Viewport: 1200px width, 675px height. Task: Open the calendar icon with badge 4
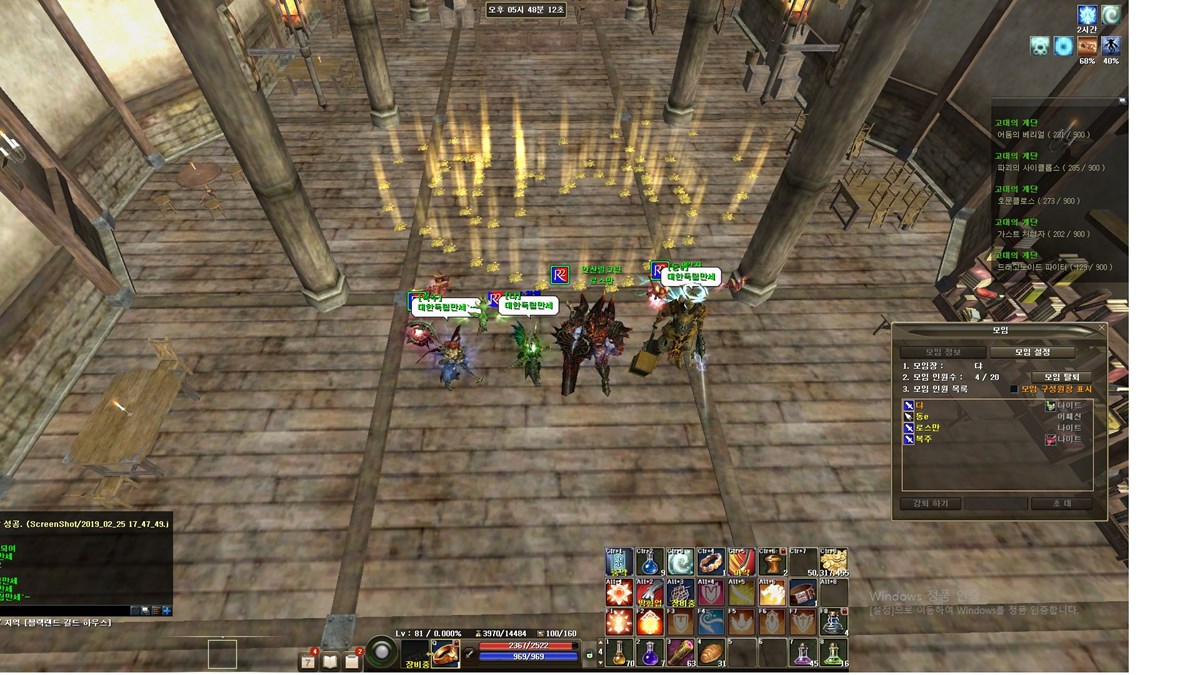point(309,661)
